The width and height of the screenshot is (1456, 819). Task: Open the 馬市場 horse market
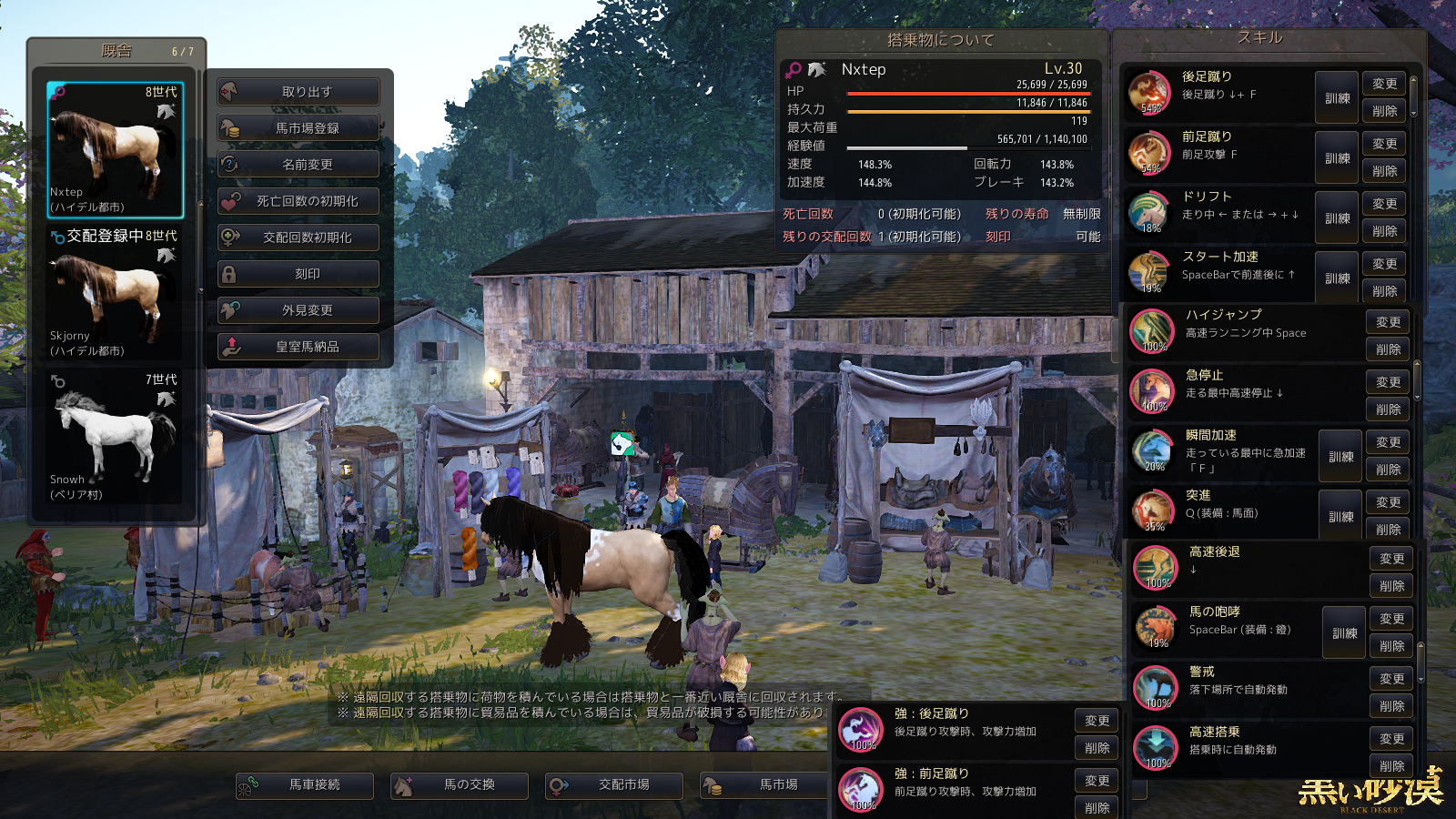click(770, 785)
